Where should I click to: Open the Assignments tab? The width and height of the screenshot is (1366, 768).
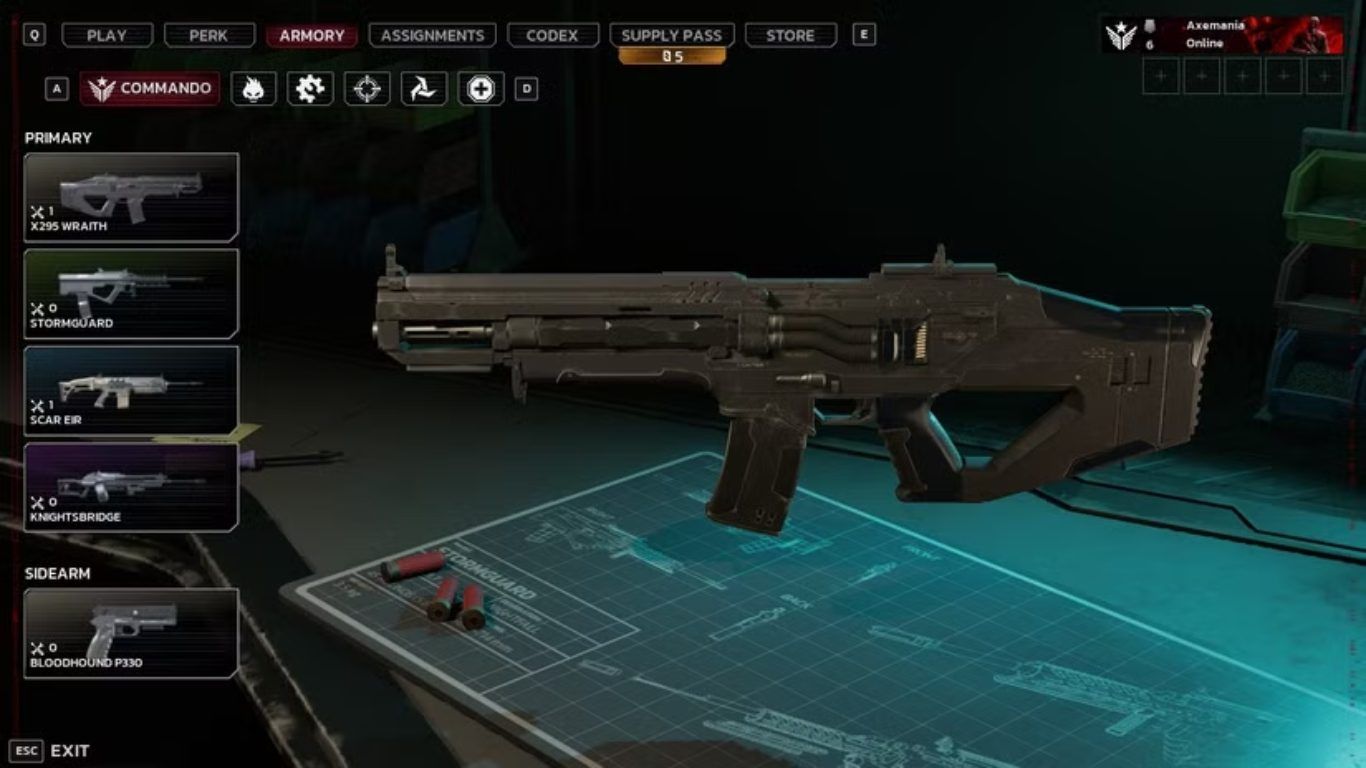[432, 35]
